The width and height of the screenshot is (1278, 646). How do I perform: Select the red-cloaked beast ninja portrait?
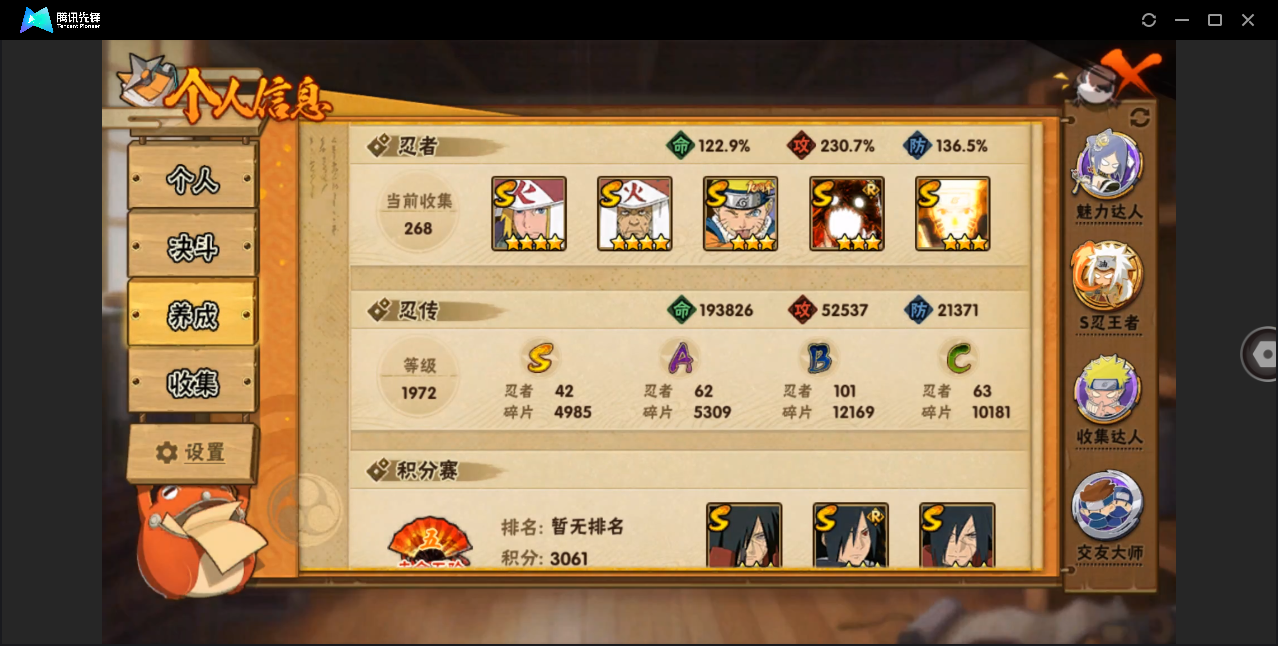847,214
